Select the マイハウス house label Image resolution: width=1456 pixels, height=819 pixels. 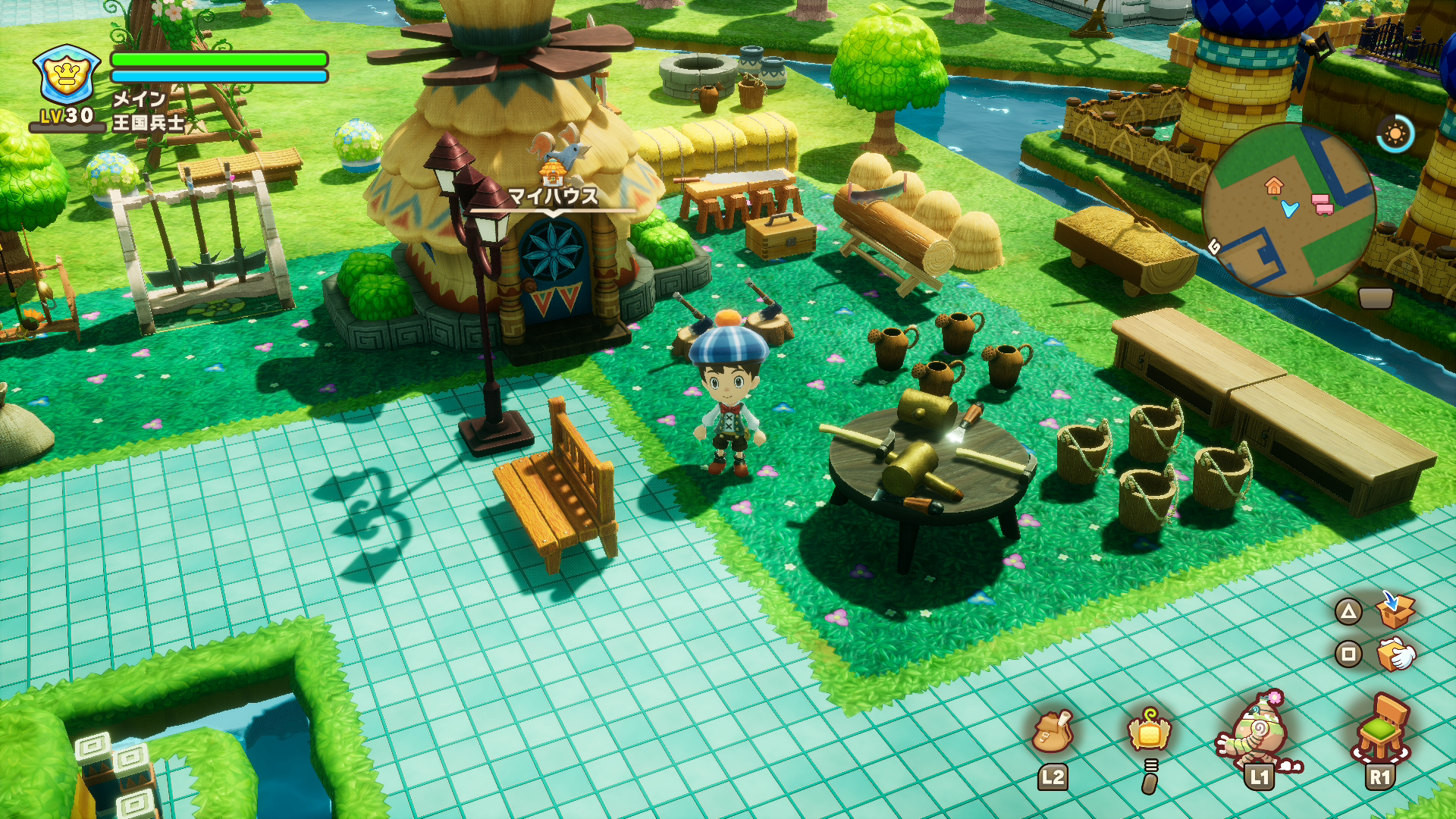pos(552,196)
